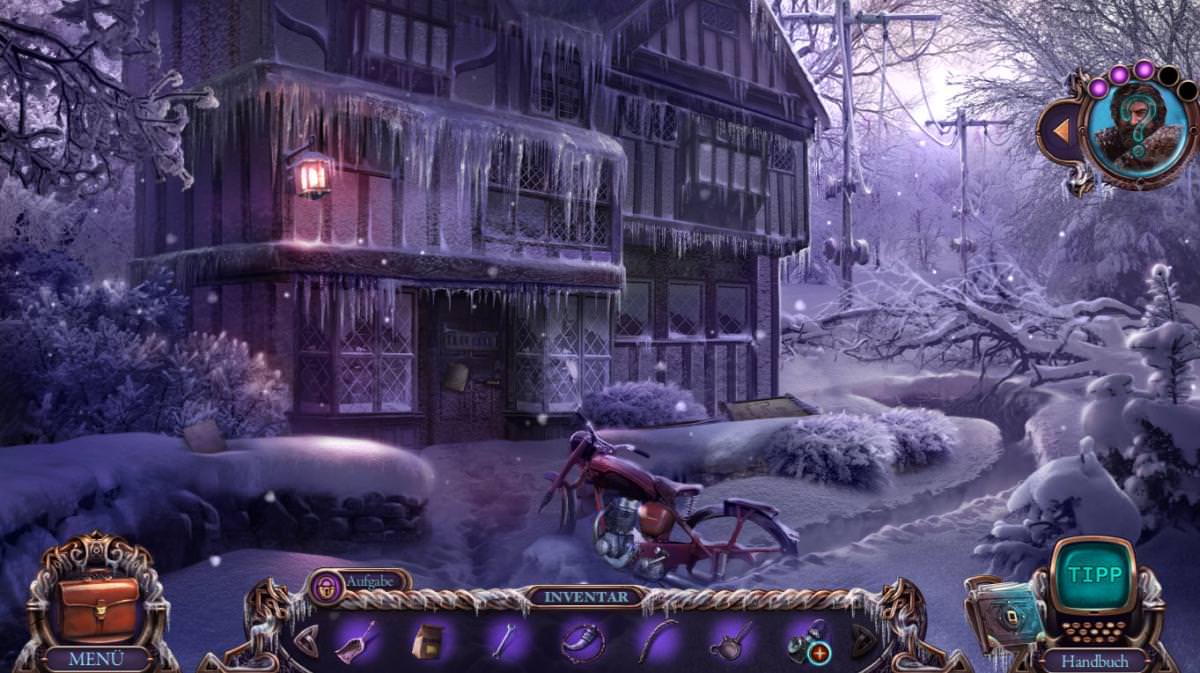Select the inventory item with the plus badge
This screenshot has height=673, width=1200.
(808, 641)
